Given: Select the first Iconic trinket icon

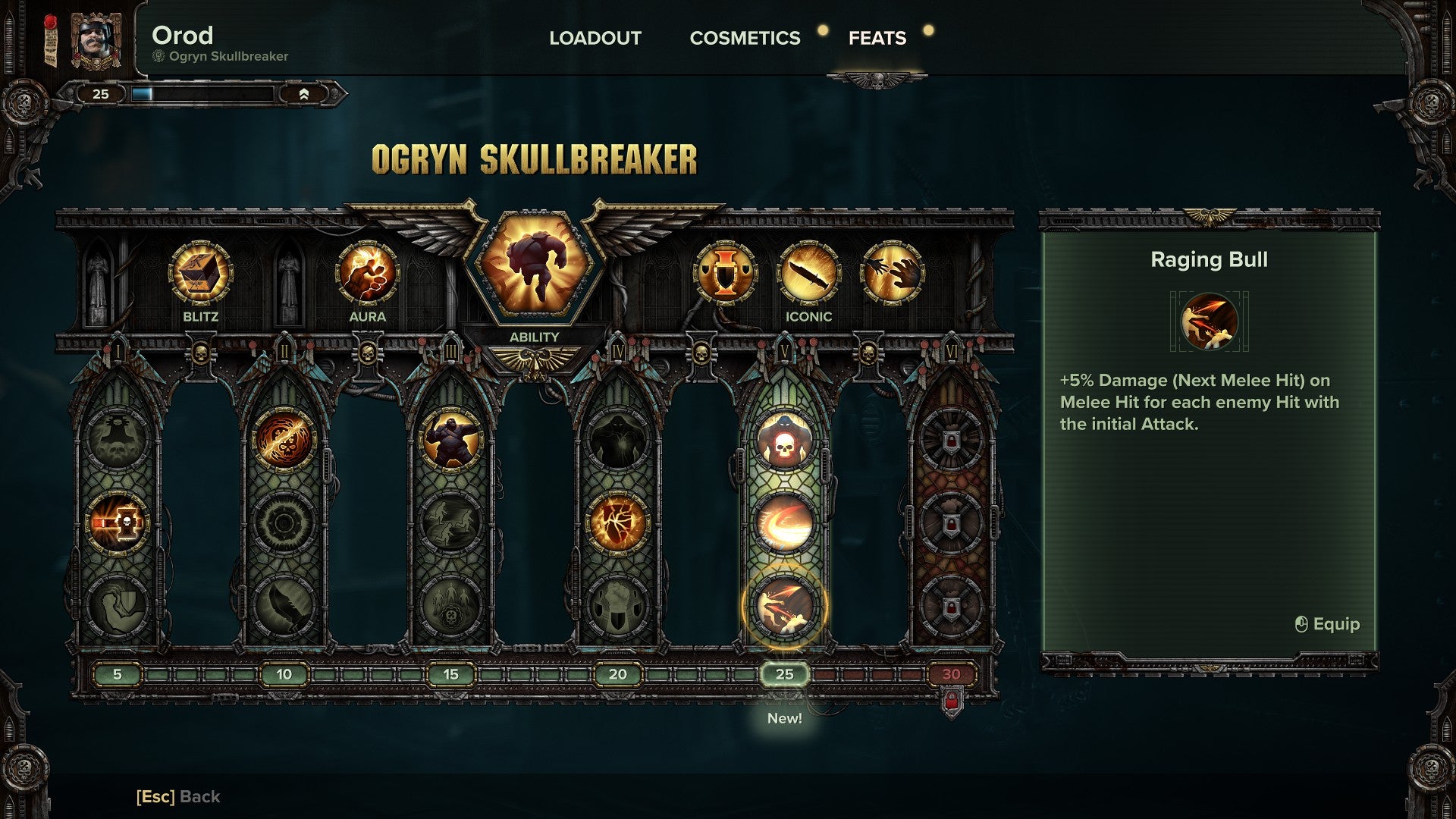Looking at the screenshot, I should 726,273.
